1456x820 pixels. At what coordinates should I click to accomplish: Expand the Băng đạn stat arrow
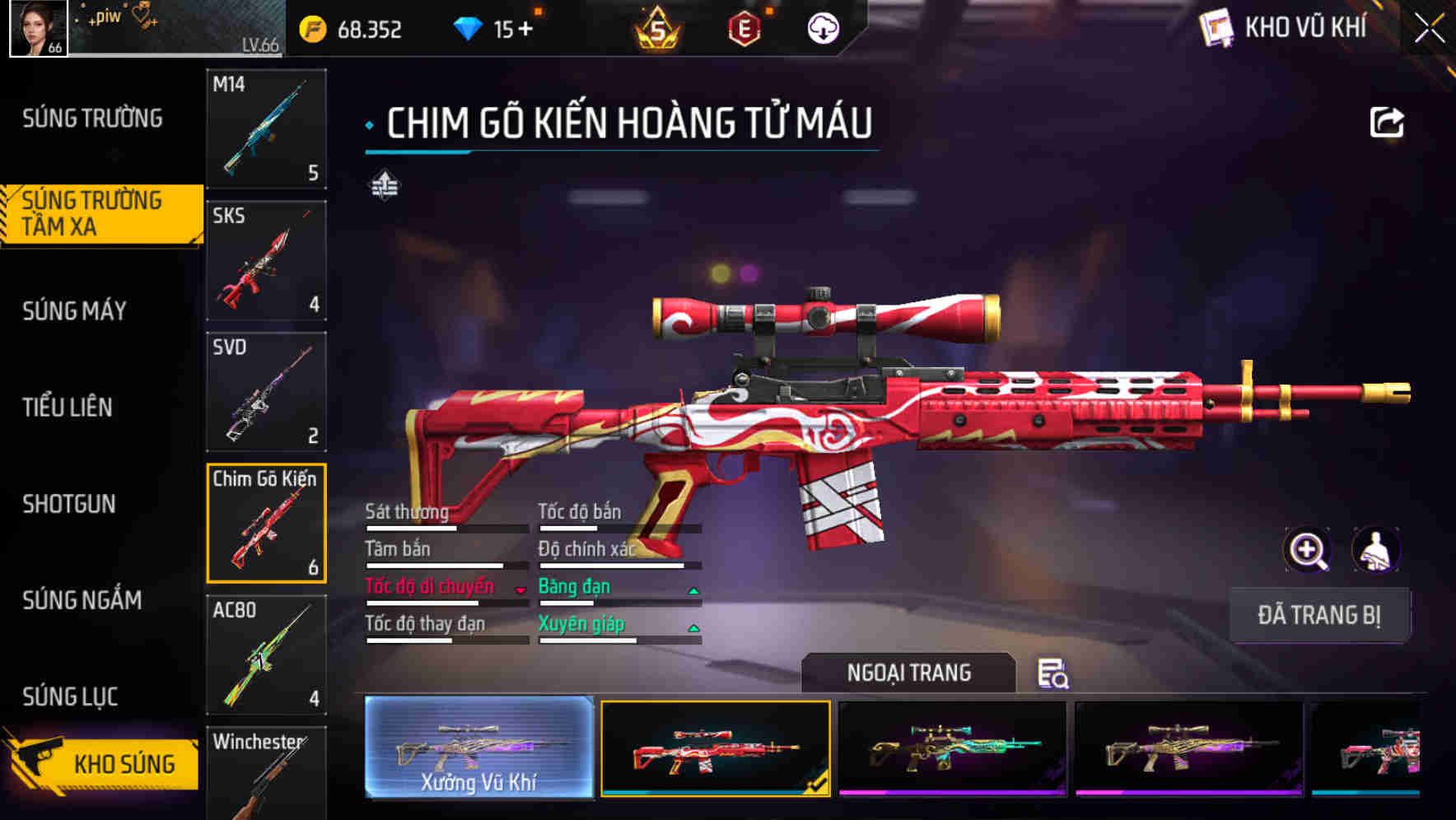click(694, 589)
